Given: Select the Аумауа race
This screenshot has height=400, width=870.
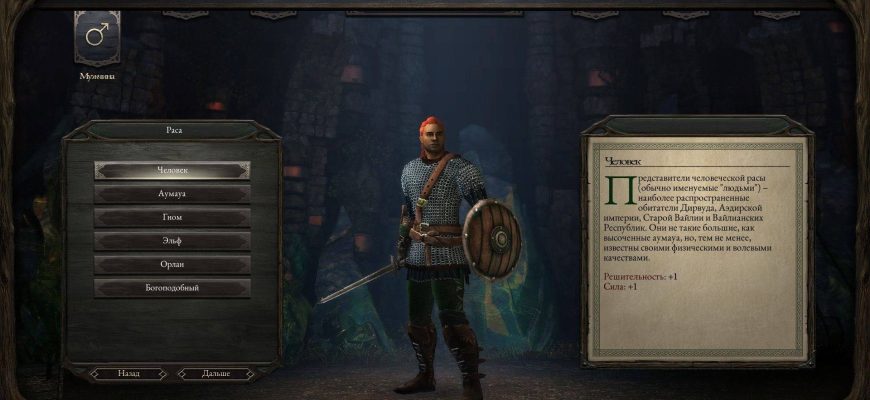Looking at the screenshot, I should pyautogui.click(x=172, y=194).
